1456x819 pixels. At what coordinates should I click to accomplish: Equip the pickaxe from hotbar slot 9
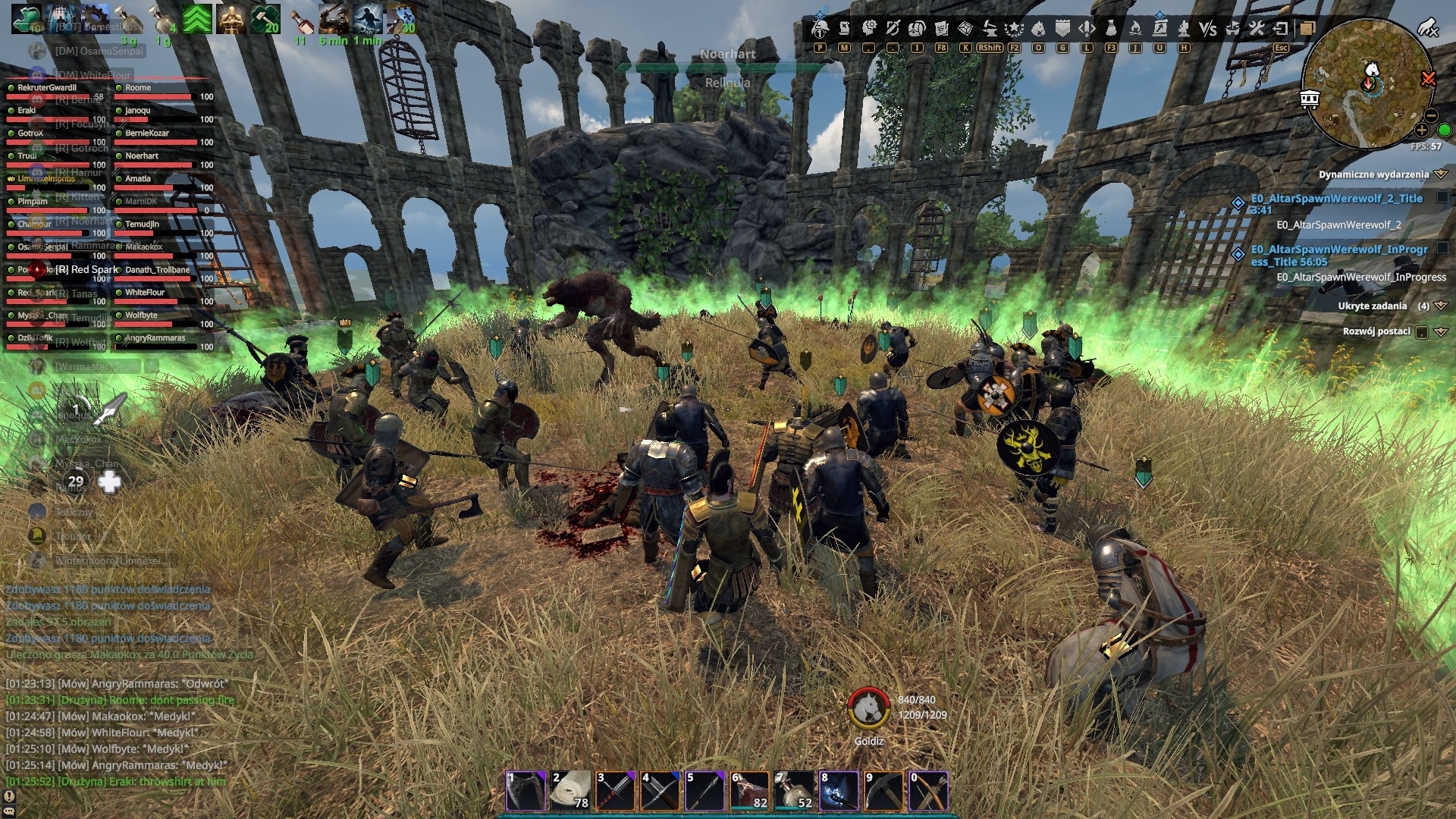[x=884, y=791]
